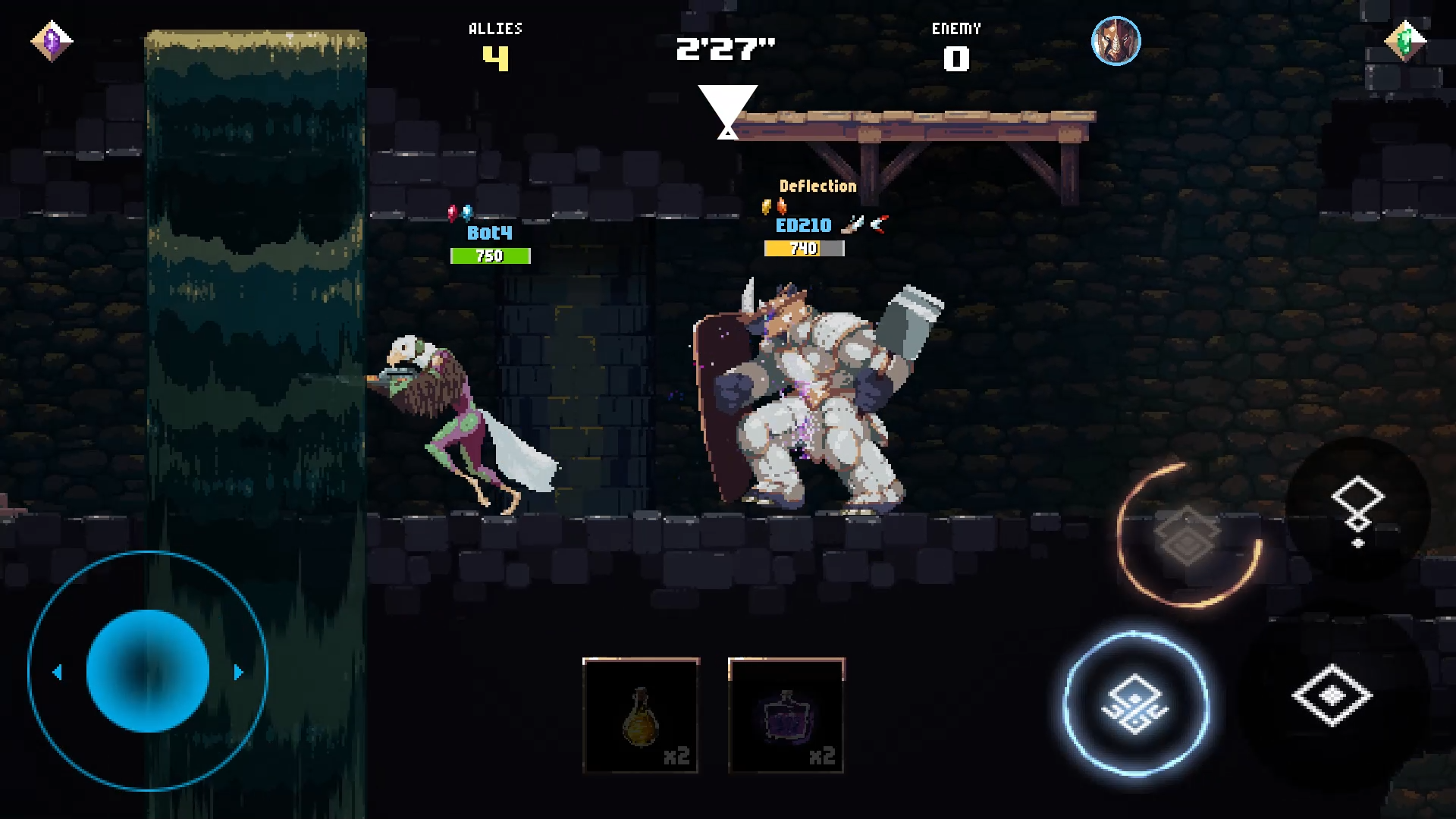The height and width of the screenshot is (819, 1456).
Task: Select Bot4's green health bar
Action: (490, 256)
